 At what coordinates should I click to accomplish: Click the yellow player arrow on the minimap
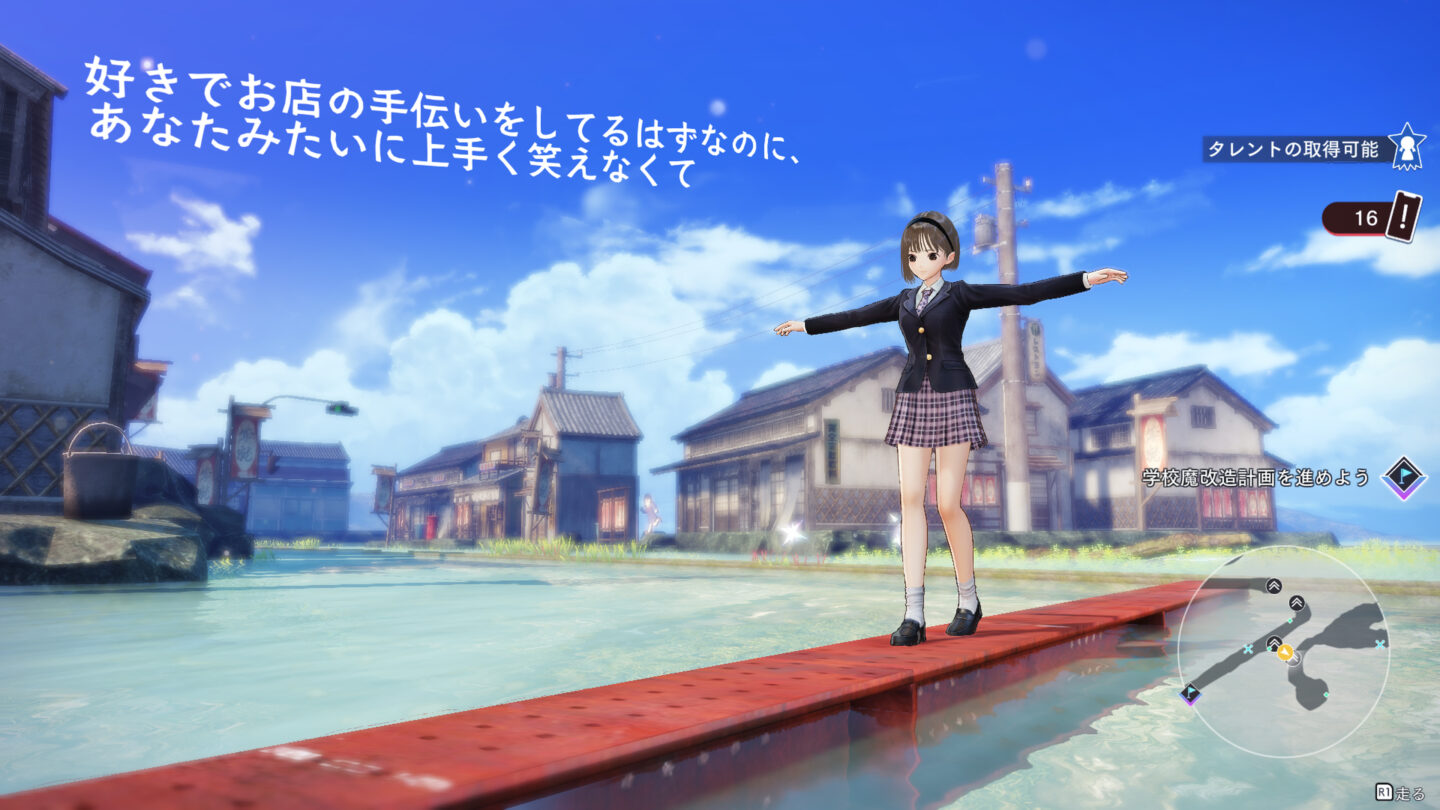click(x=1287, y=653)
